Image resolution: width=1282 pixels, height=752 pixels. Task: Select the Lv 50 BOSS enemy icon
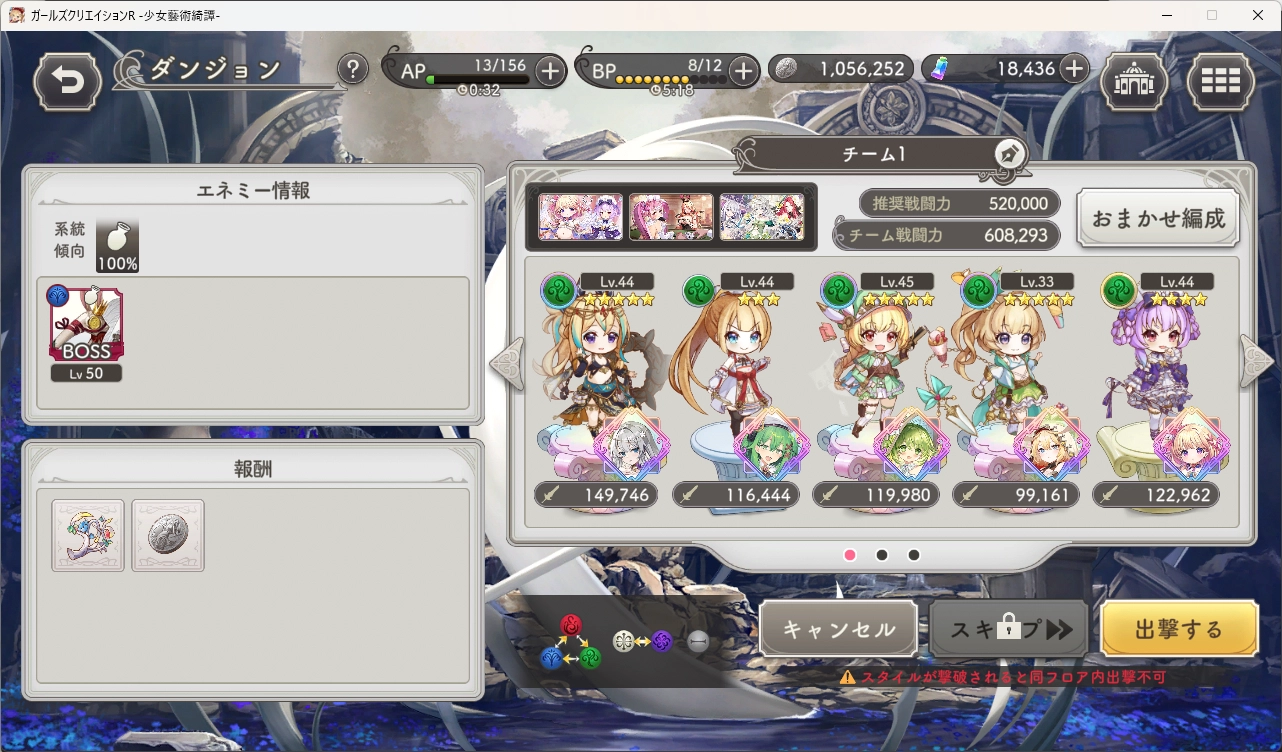click(x=86, y=328)
